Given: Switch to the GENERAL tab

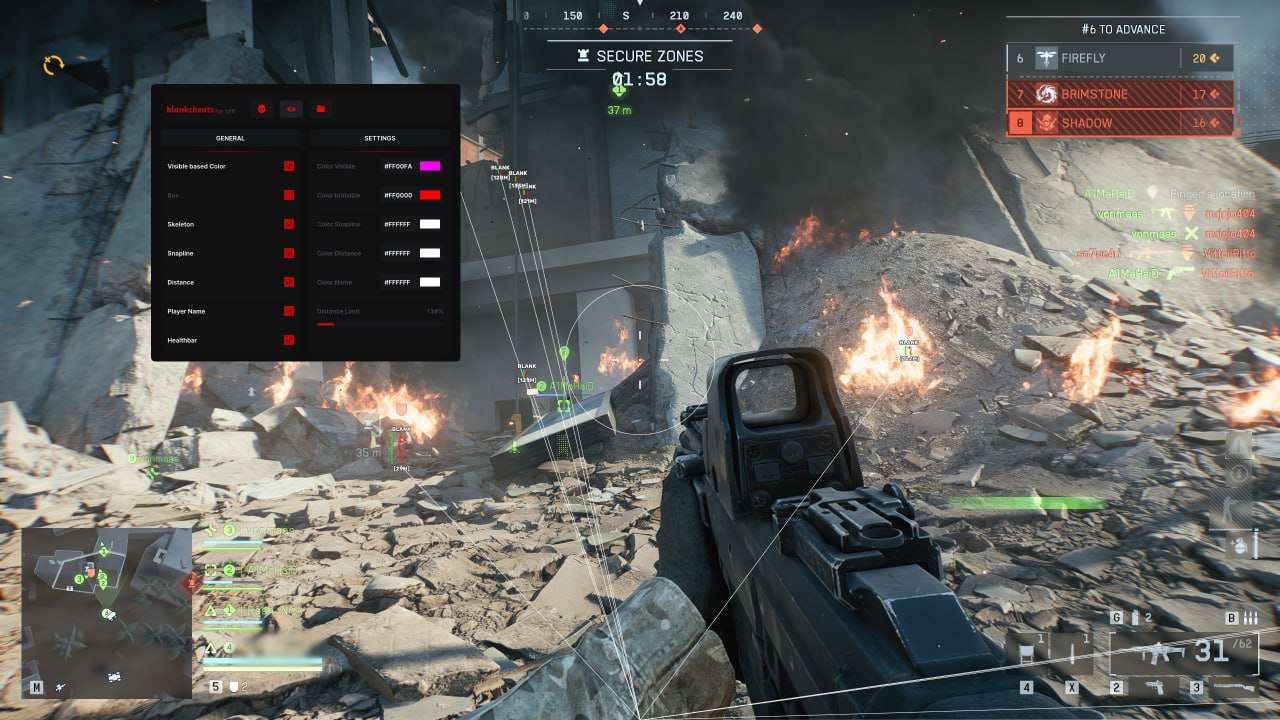Looking at the screenshot, I should (x=230, y=138).
